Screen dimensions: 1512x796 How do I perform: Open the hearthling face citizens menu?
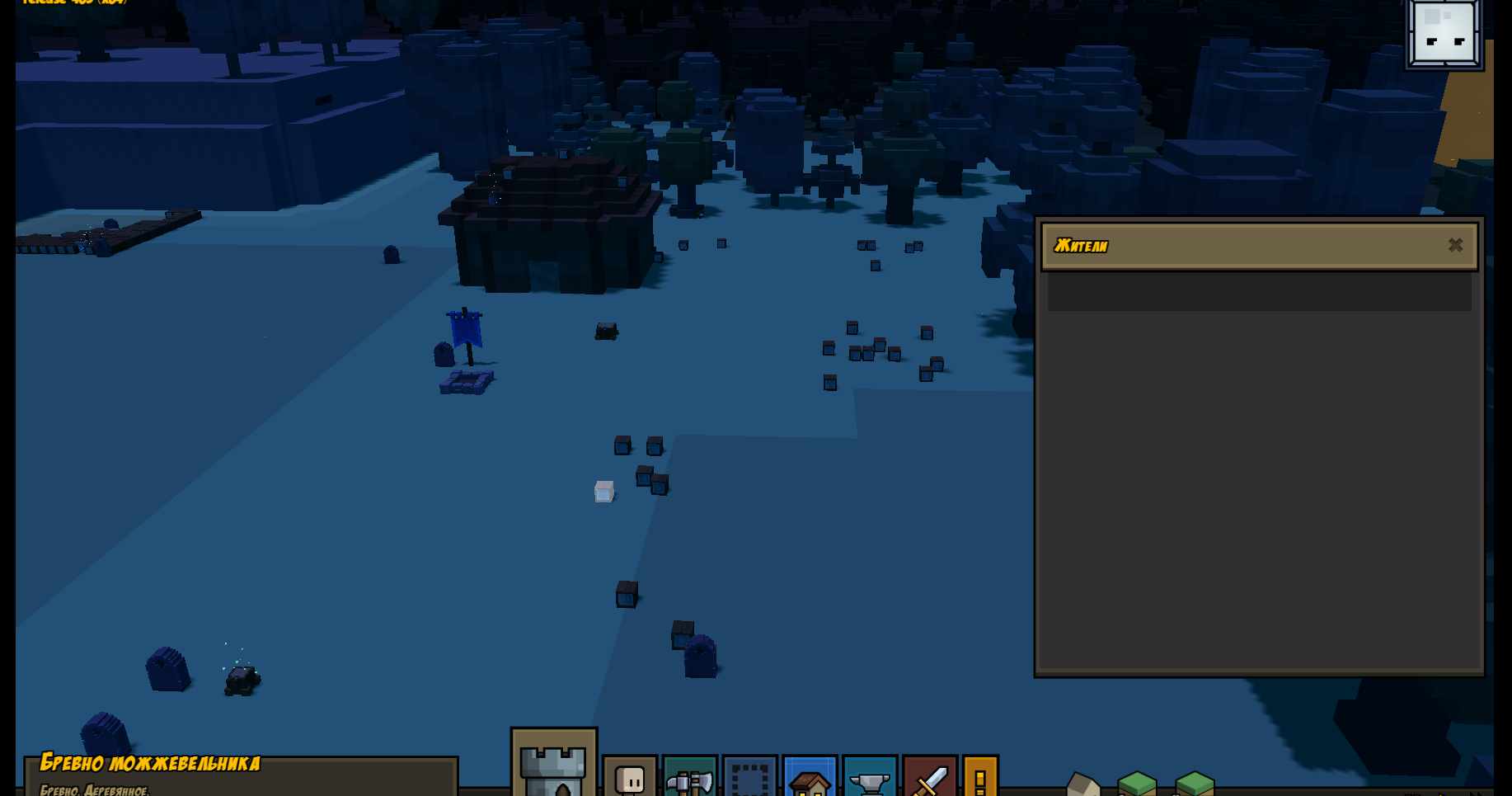pyautogui.click(x=630, y=778)
